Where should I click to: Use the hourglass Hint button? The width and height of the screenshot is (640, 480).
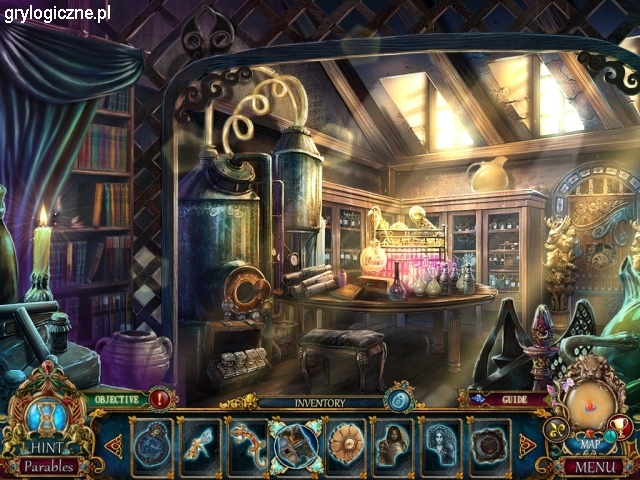45,420
